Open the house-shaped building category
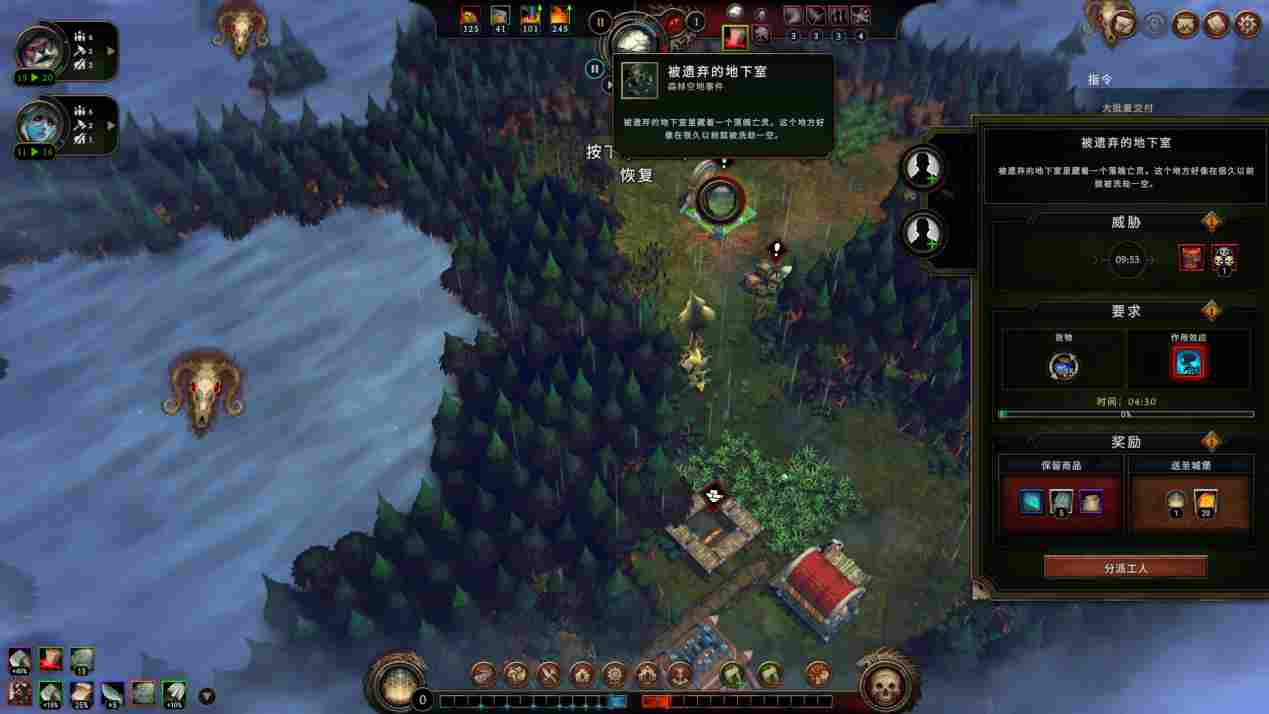1269x714 pixels. (x=581, y=674)
